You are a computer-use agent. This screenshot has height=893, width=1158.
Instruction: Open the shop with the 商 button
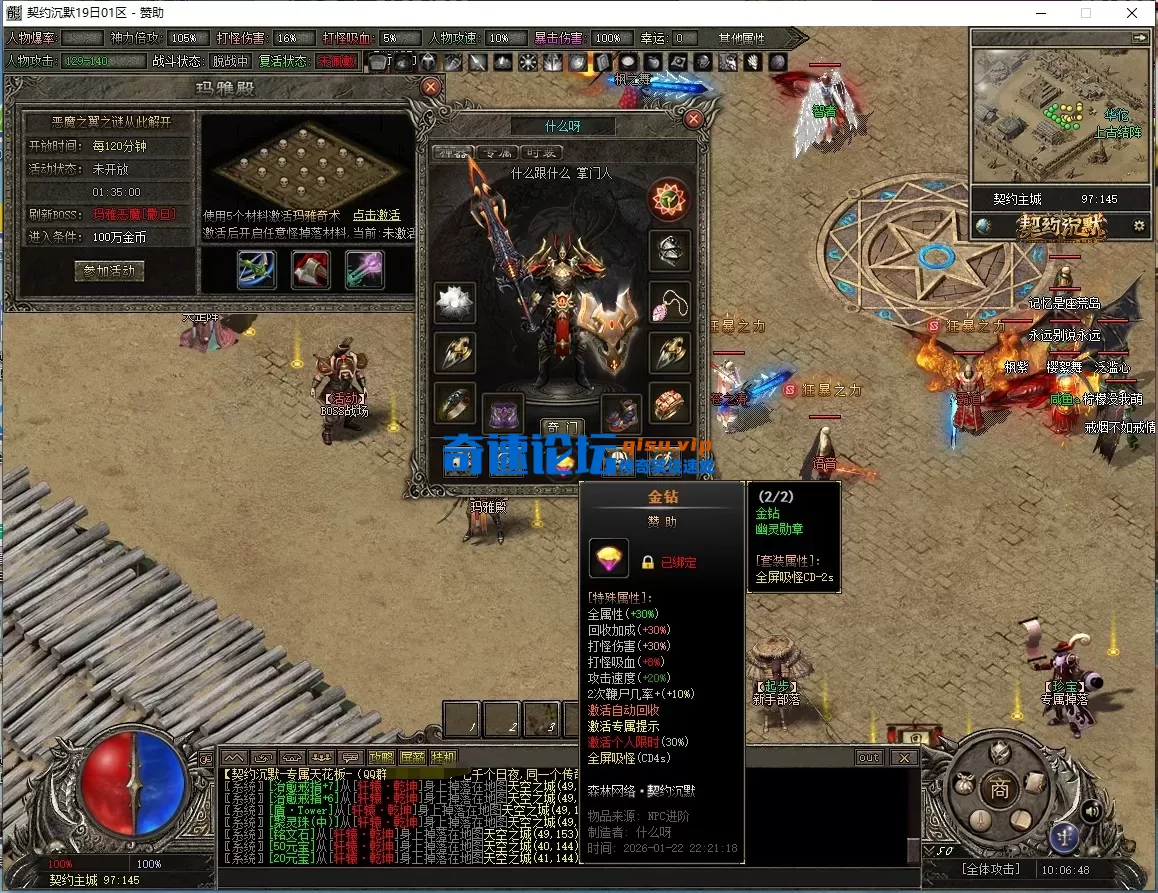tap(998, 788)
